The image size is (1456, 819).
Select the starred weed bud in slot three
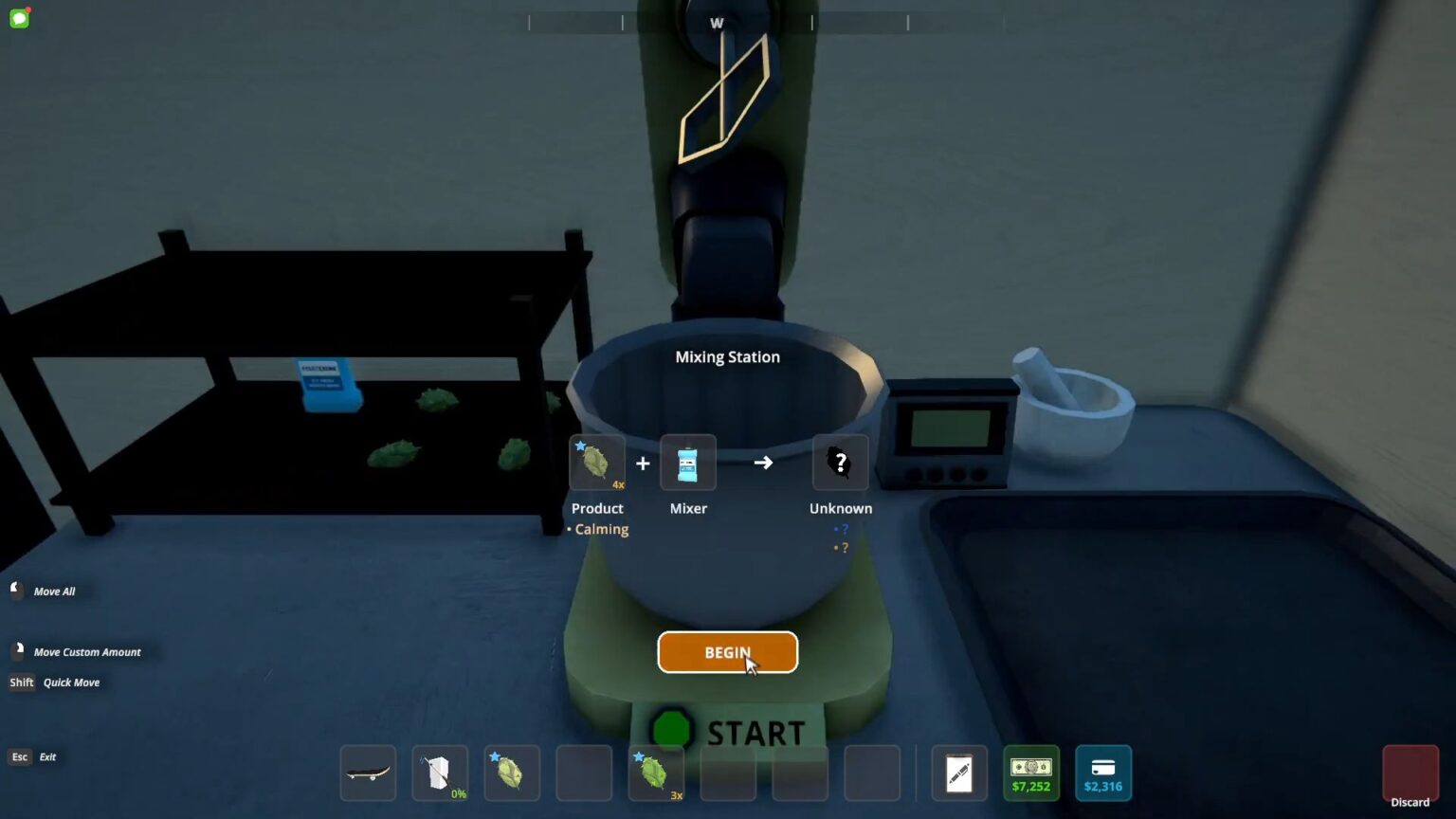tap(512, 773)
